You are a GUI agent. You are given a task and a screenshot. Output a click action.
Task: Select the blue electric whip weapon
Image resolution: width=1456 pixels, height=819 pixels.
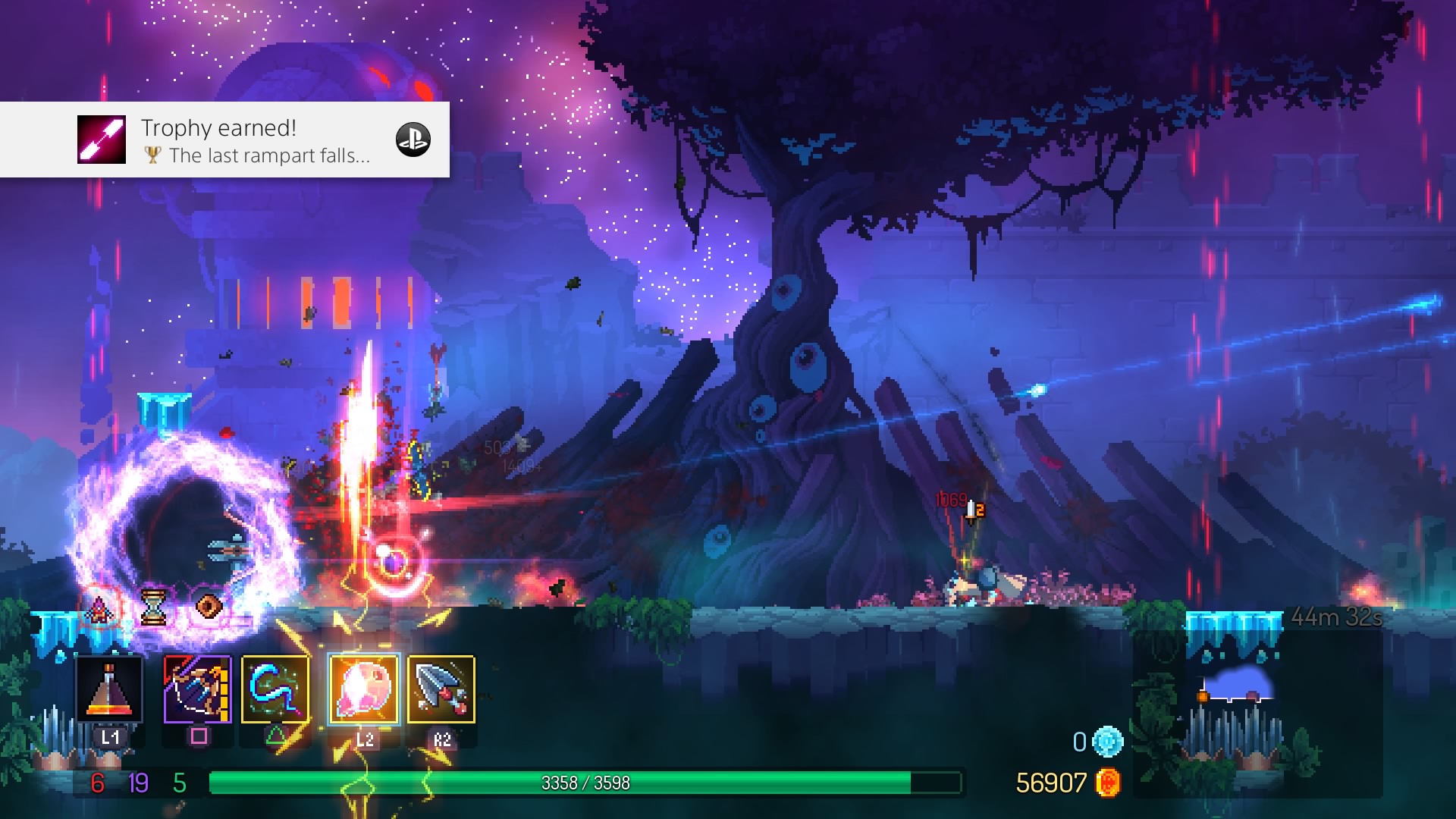[275, 689]
